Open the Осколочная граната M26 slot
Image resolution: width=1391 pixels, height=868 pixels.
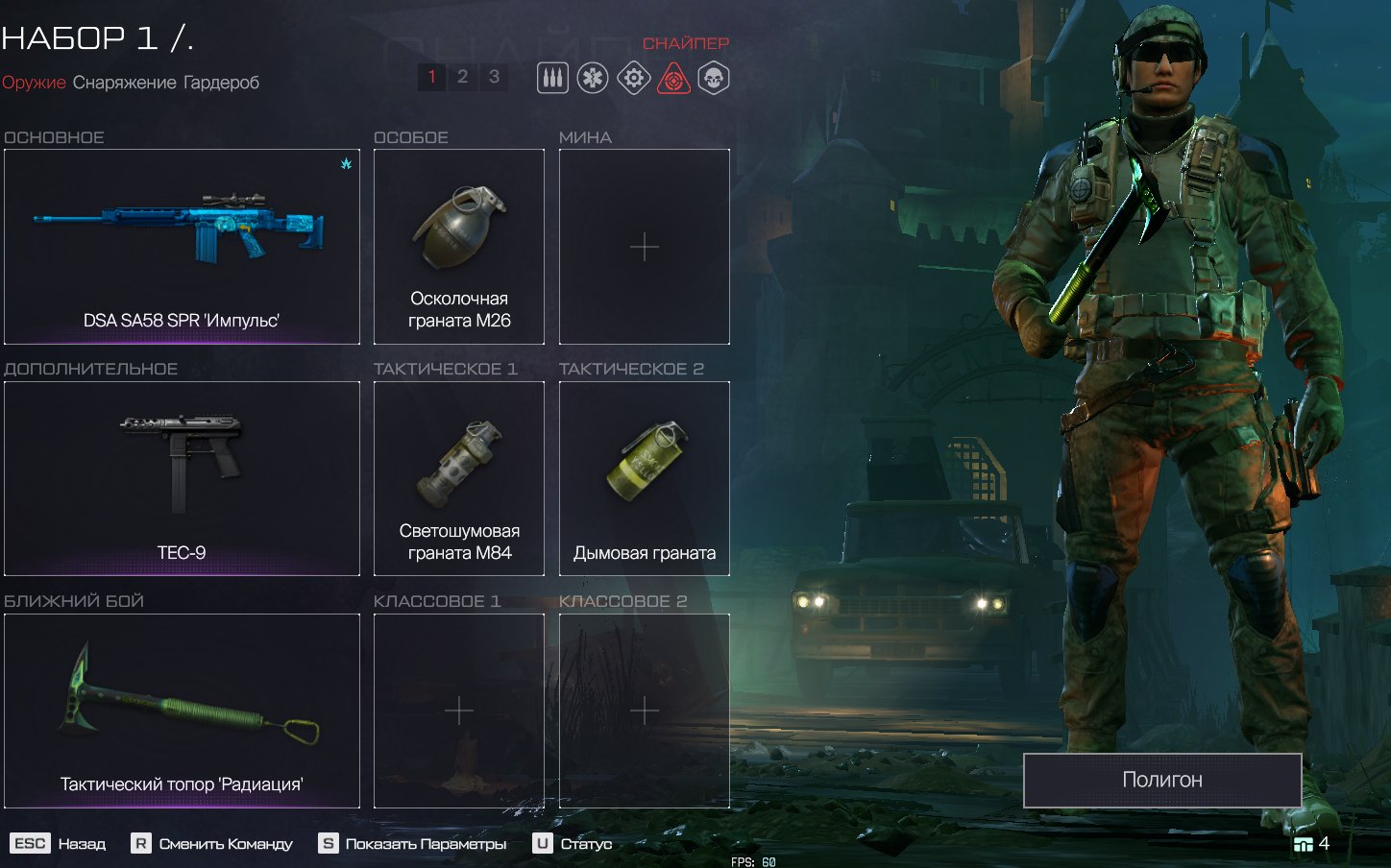point(459,247)
